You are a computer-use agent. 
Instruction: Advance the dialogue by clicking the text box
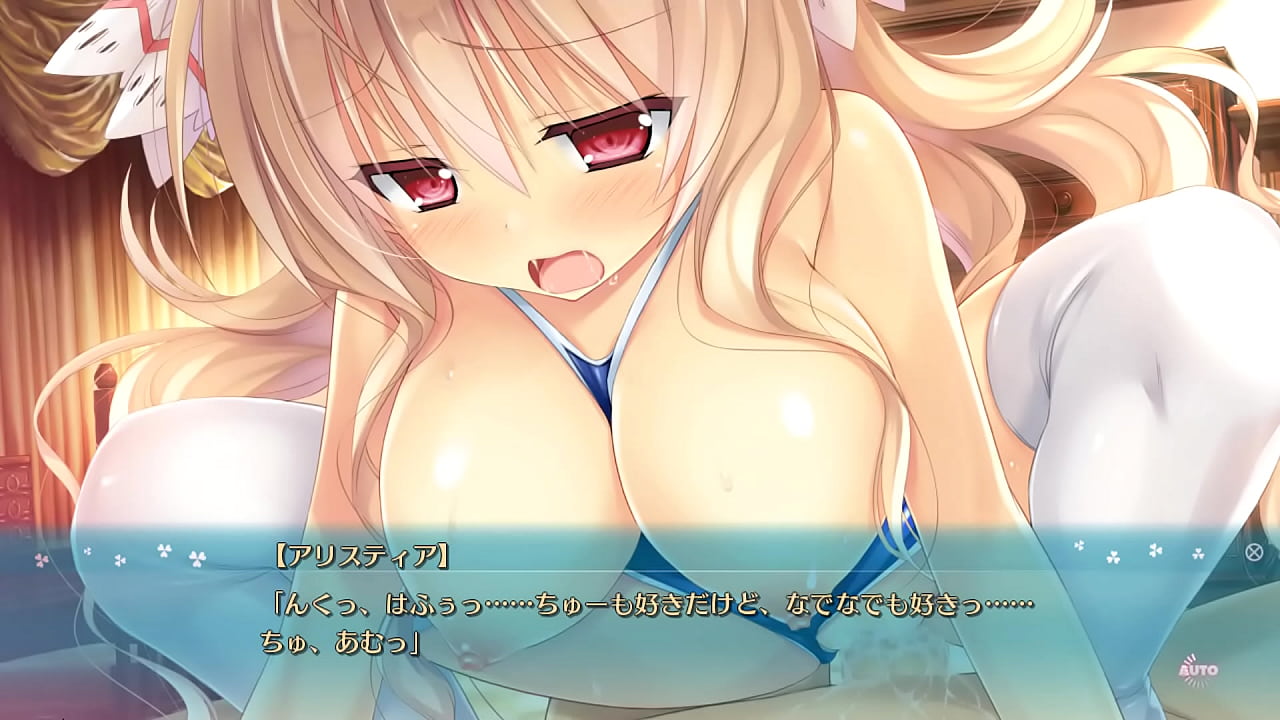[x=640, y=620]
